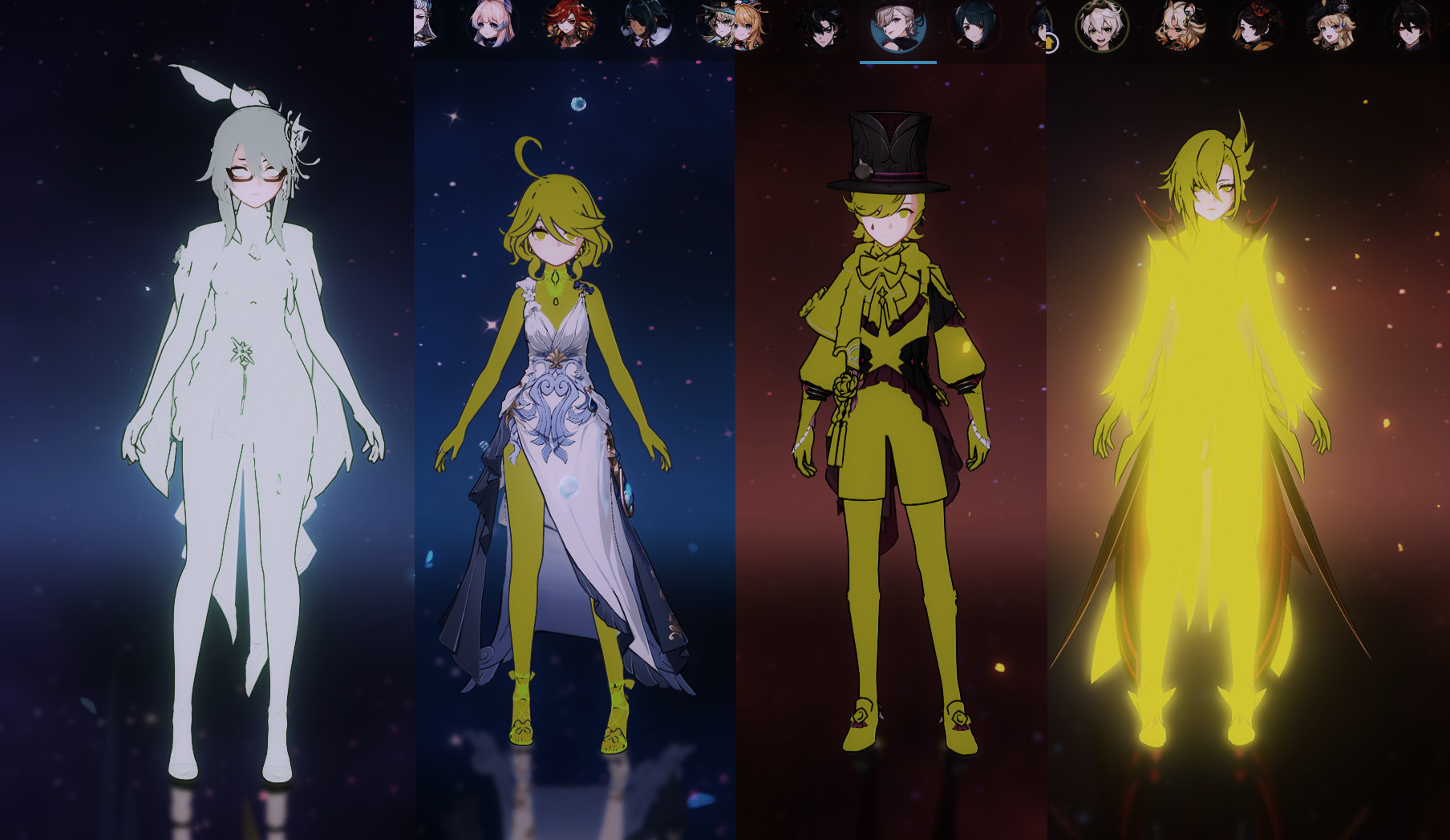Screen dimensions: 1450x840
Task: Switch to the currently underlined Lyney tab
Action: click(898, 26)
